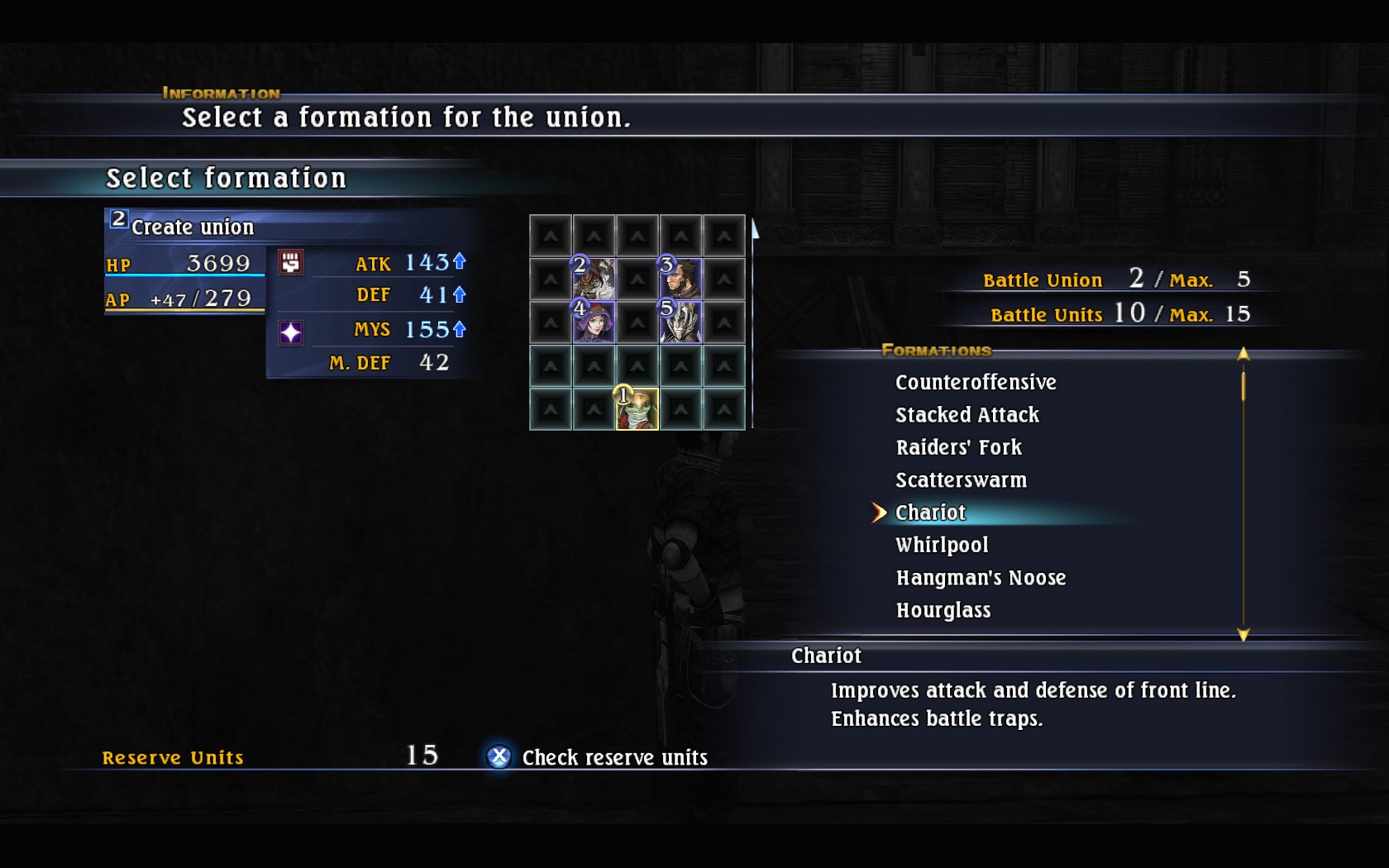Pick the Raiders' Fork formation
This screenshot has width=1389, height=868.
tap(958, 447)
